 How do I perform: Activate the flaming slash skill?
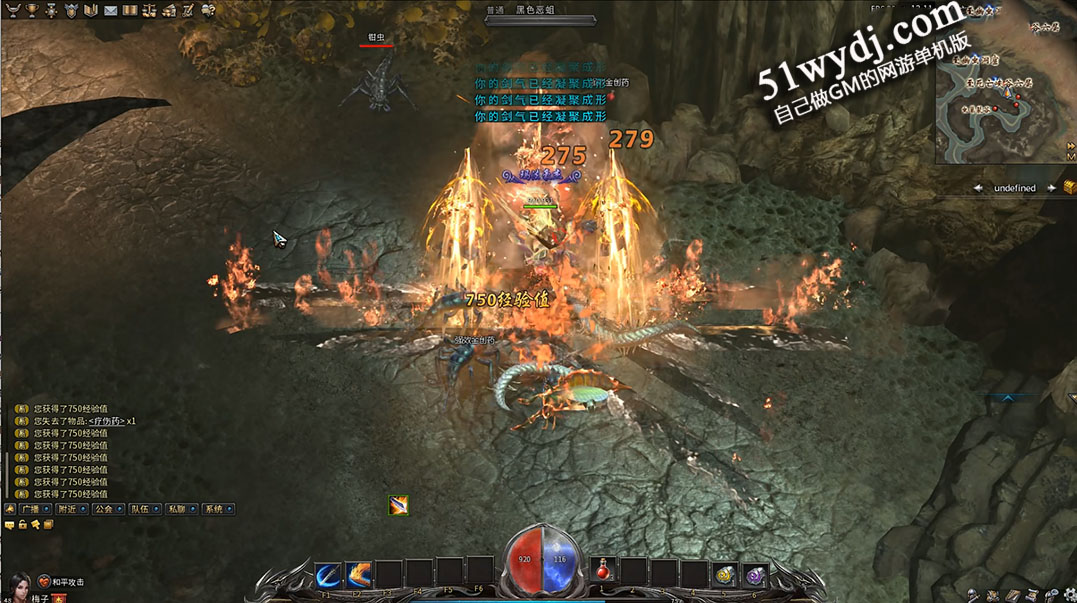click(x=359, y=575)
